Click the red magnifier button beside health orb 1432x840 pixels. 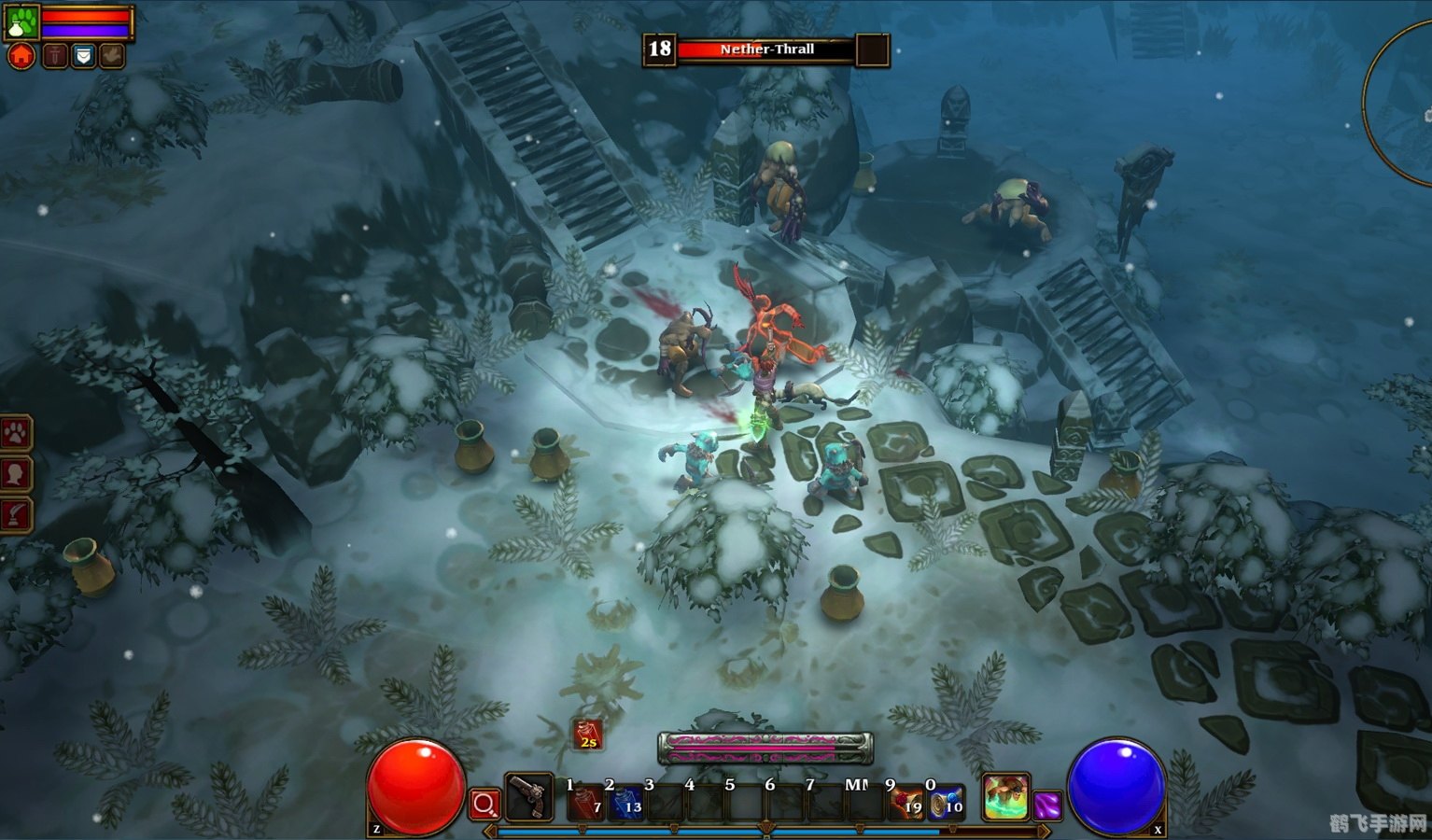[484, 804]
